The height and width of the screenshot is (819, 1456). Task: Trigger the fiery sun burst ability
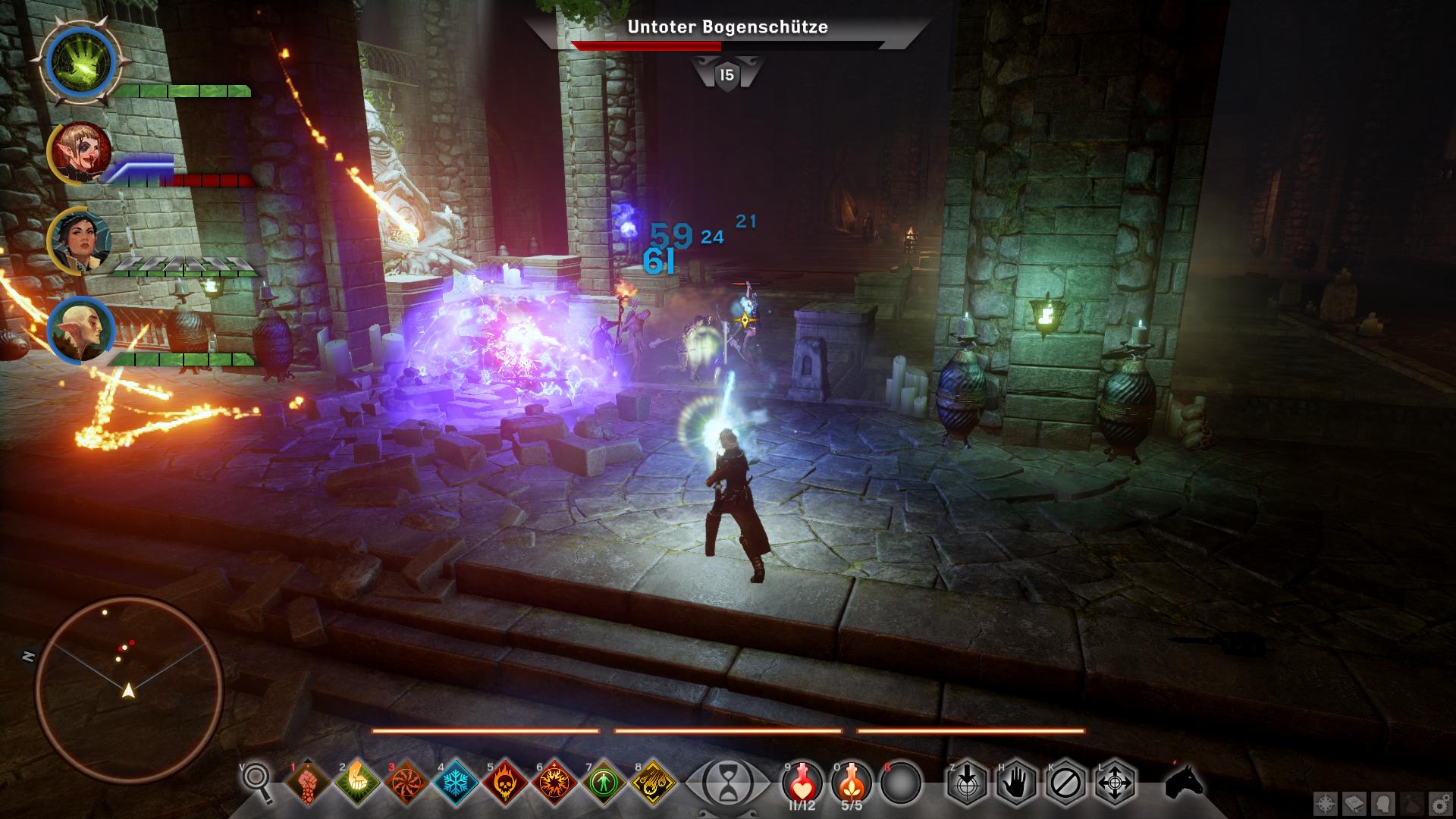point(554,781)
